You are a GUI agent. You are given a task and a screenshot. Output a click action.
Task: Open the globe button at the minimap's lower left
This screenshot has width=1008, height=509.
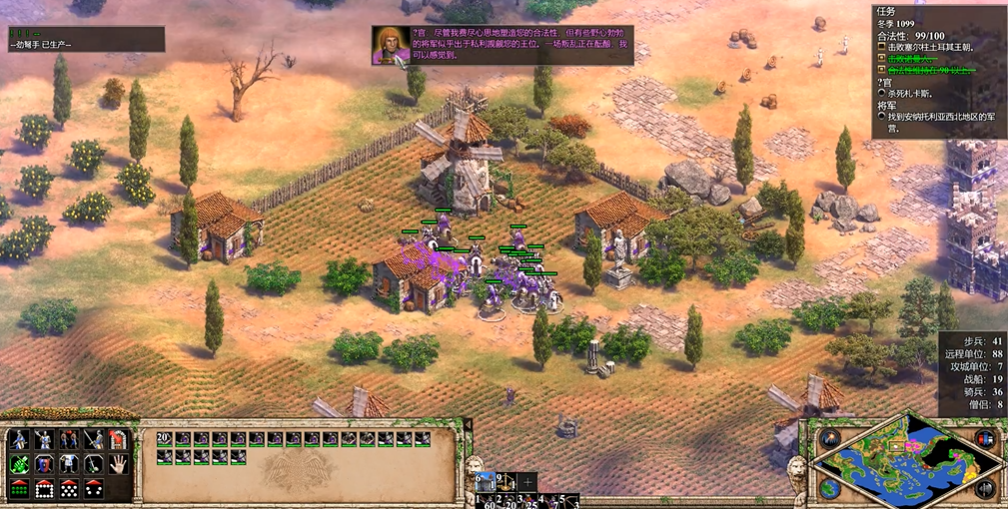click(829, 489)
